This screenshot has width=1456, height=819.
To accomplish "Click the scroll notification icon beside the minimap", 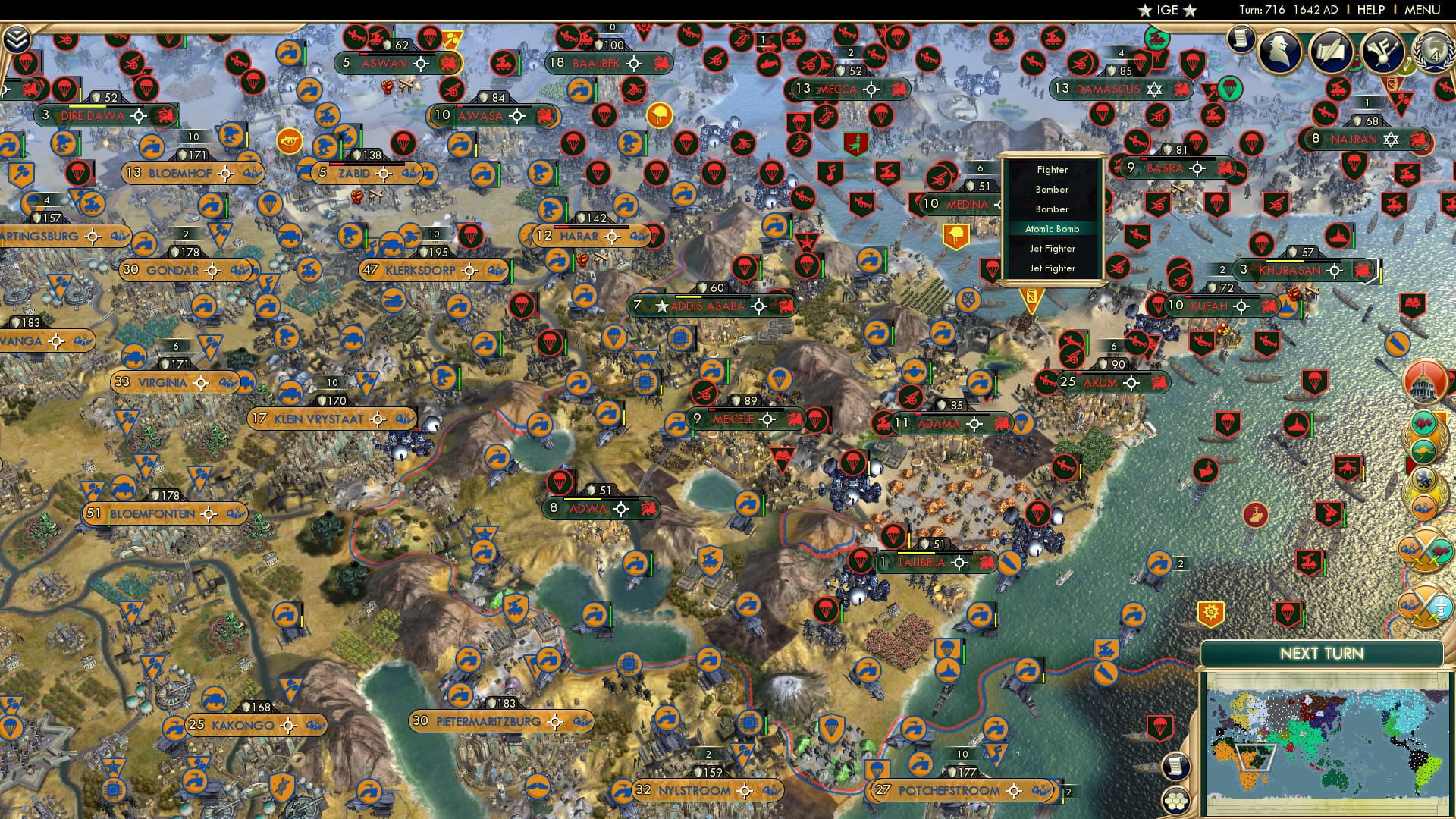I will point(1177,767).
